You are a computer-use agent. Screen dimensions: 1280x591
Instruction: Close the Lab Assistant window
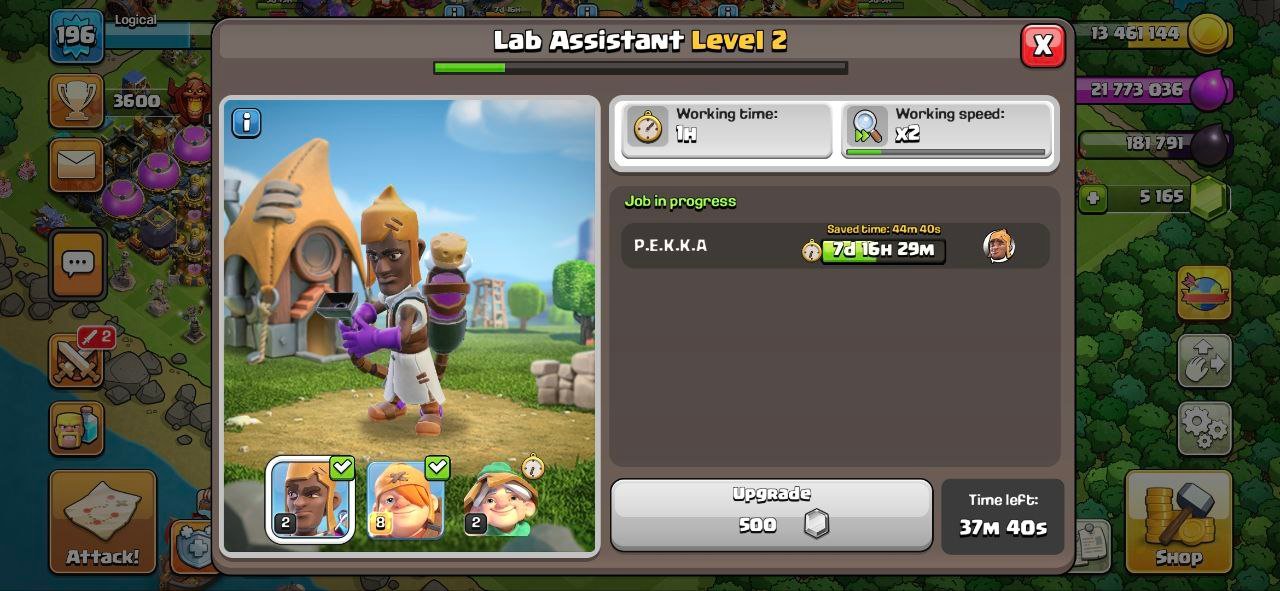[1042, 45]
